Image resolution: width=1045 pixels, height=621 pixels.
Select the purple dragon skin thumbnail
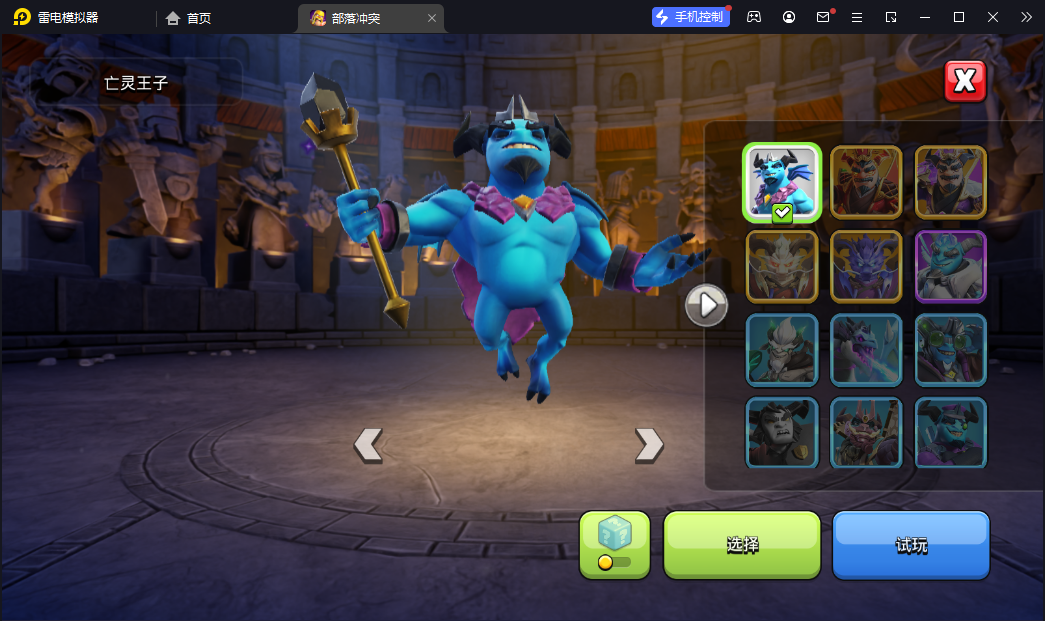[866, 266]
